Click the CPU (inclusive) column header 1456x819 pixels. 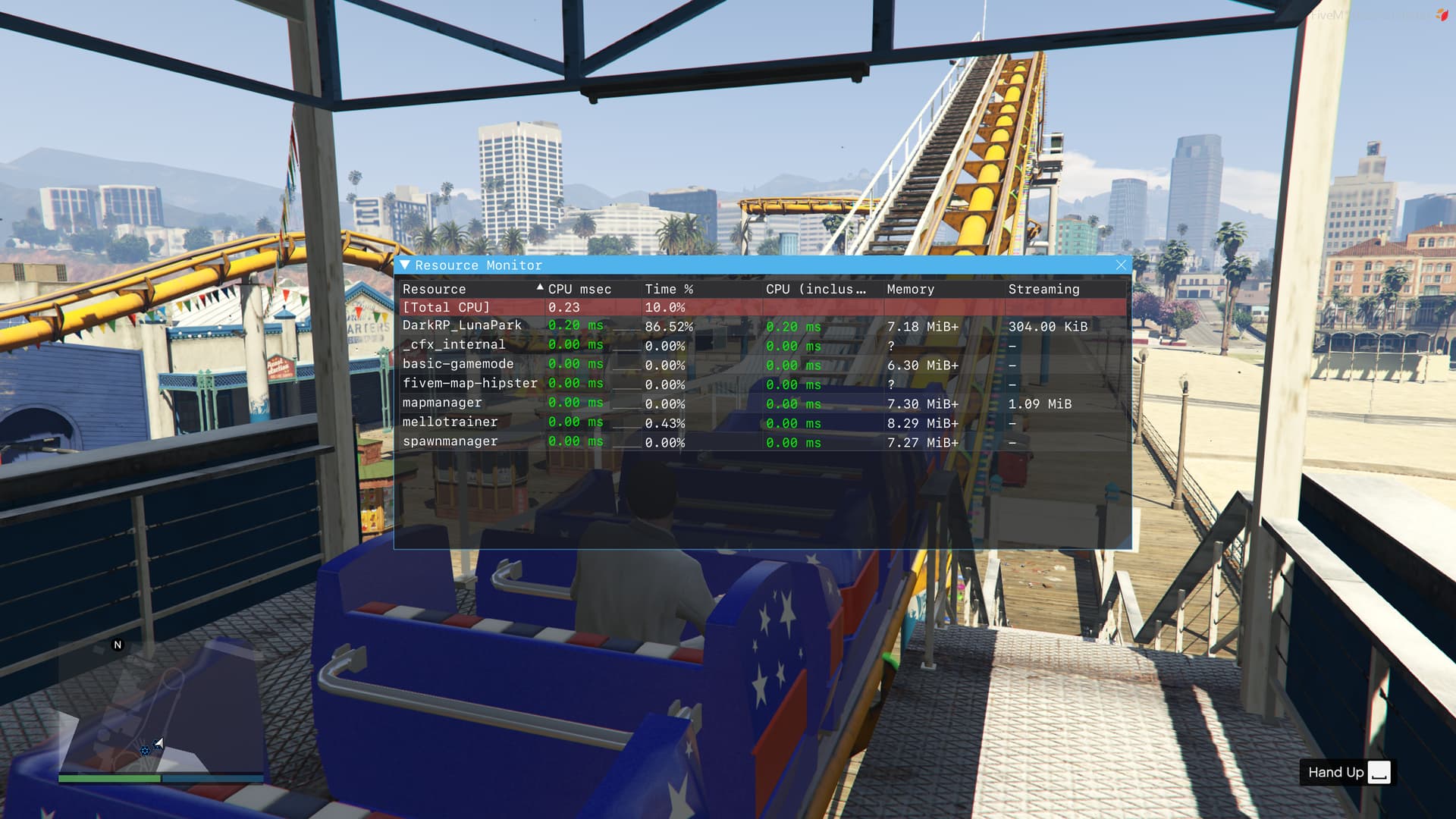pos(815,289)
